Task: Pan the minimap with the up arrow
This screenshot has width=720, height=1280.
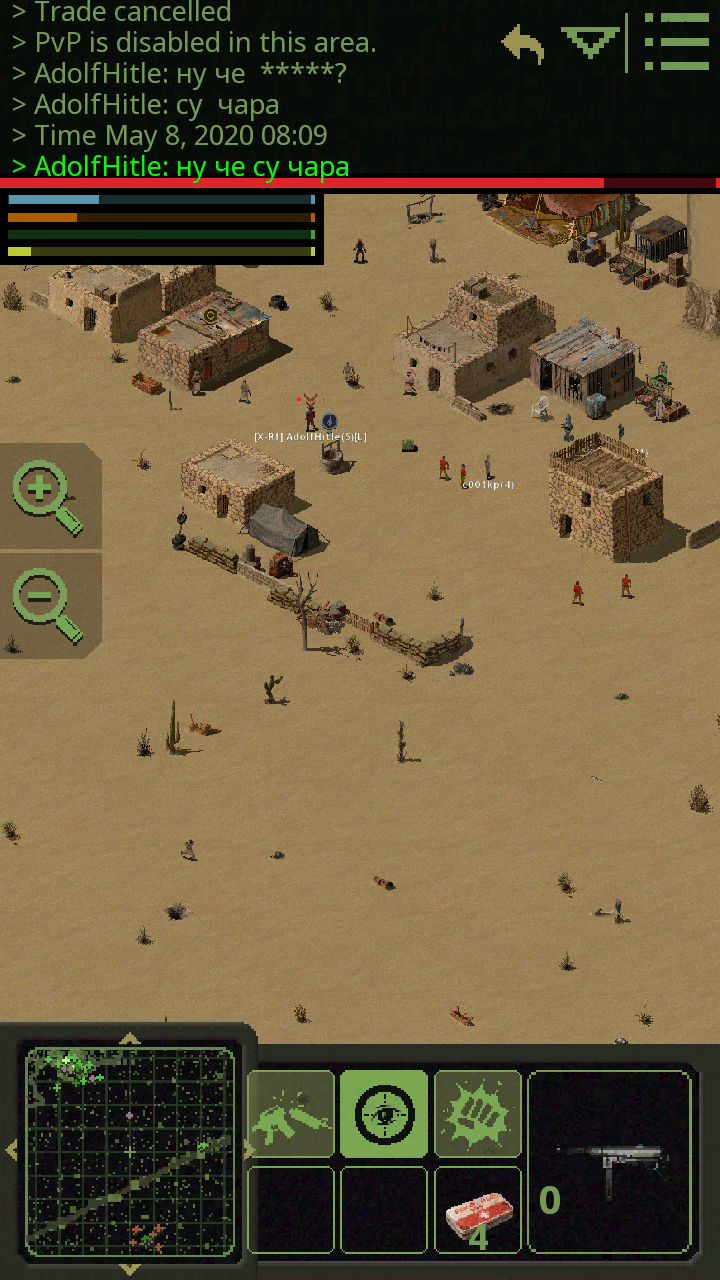Action: pos(130,1038)
